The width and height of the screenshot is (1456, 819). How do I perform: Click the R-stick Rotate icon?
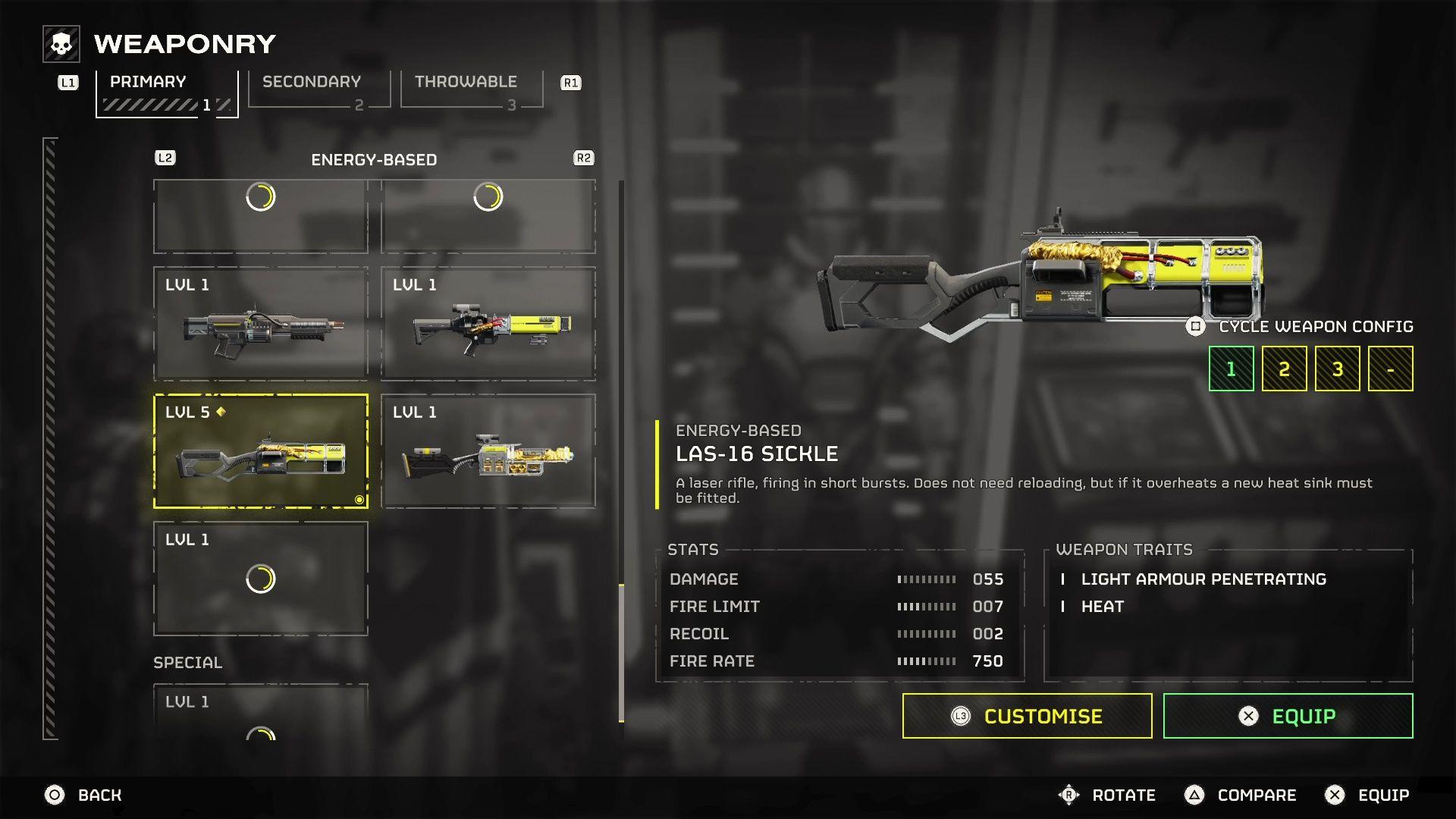tap(1068, 795)
